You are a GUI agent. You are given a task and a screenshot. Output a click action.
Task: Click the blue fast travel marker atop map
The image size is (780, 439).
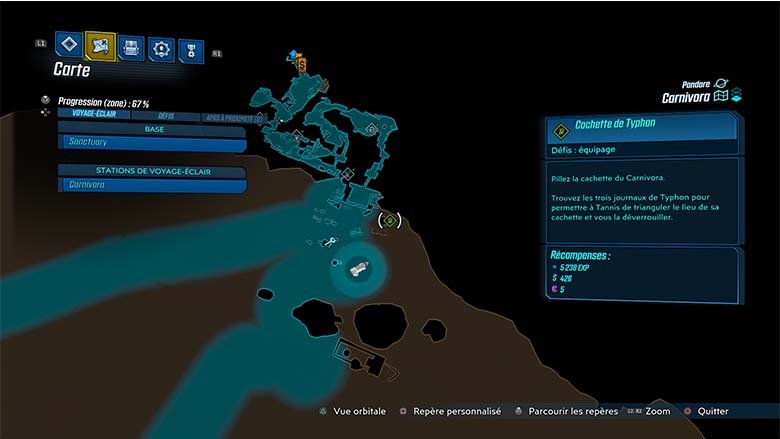click(292, 52)
